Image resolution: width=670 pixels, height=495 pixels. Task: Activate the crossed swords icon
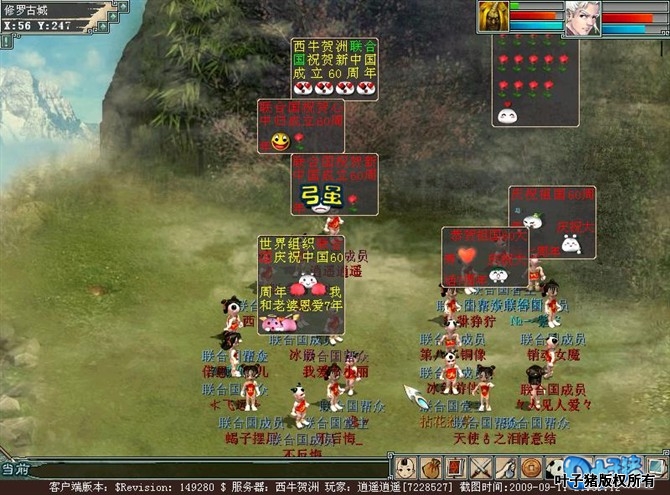tap(479, 466)
